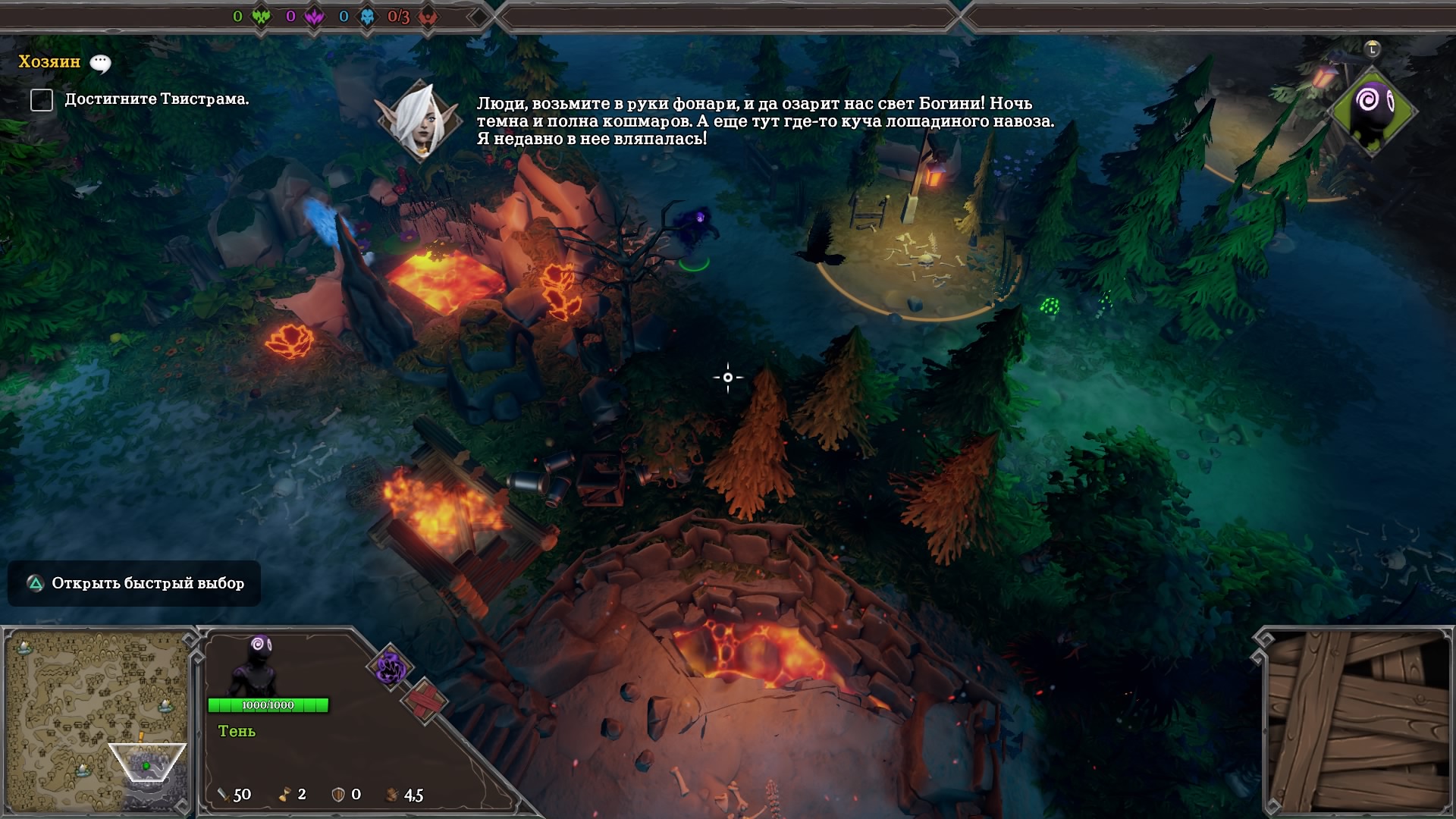The height and width of the screenshot is (819, 1456).
Task: Click the blue skull resource icon
Action: pos(367,17)
